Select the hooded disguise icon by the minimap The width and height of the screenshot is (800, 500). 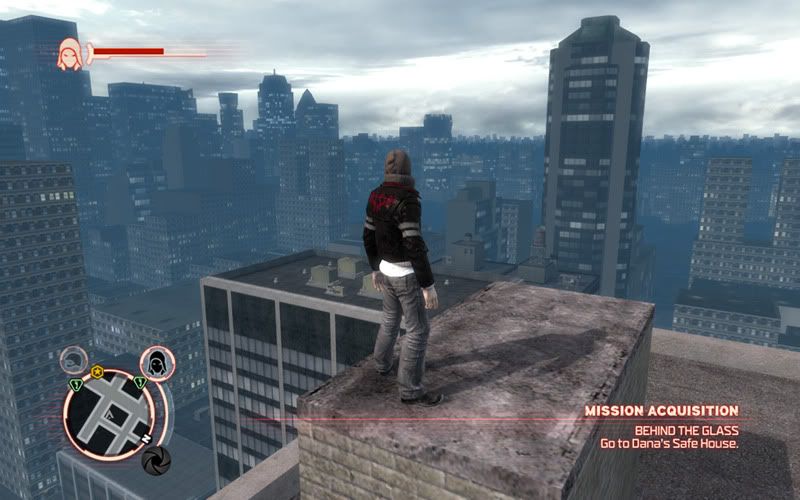pyautogui.click(x=157, y=361)
